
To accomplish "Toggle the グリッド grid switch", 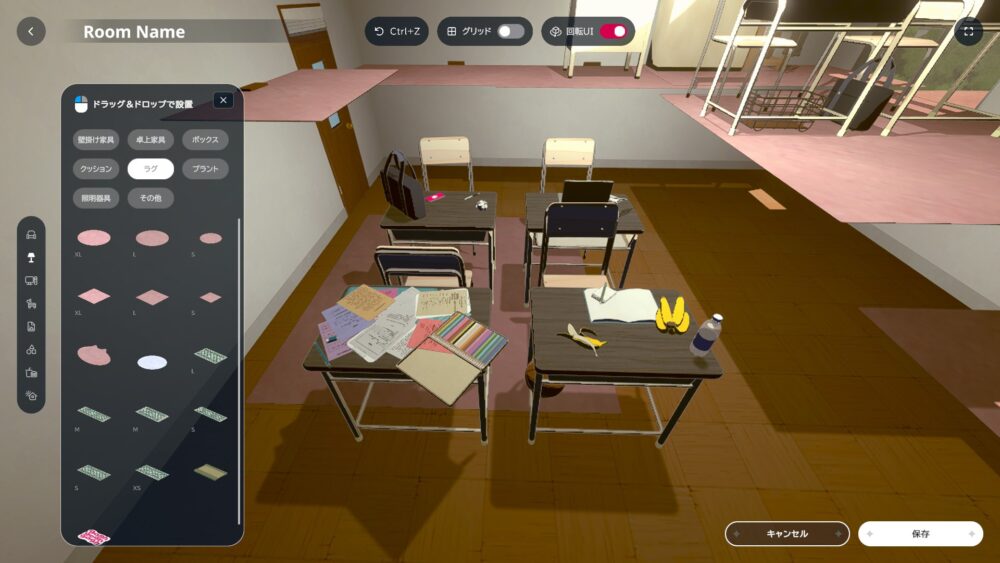I will point(510,31).
